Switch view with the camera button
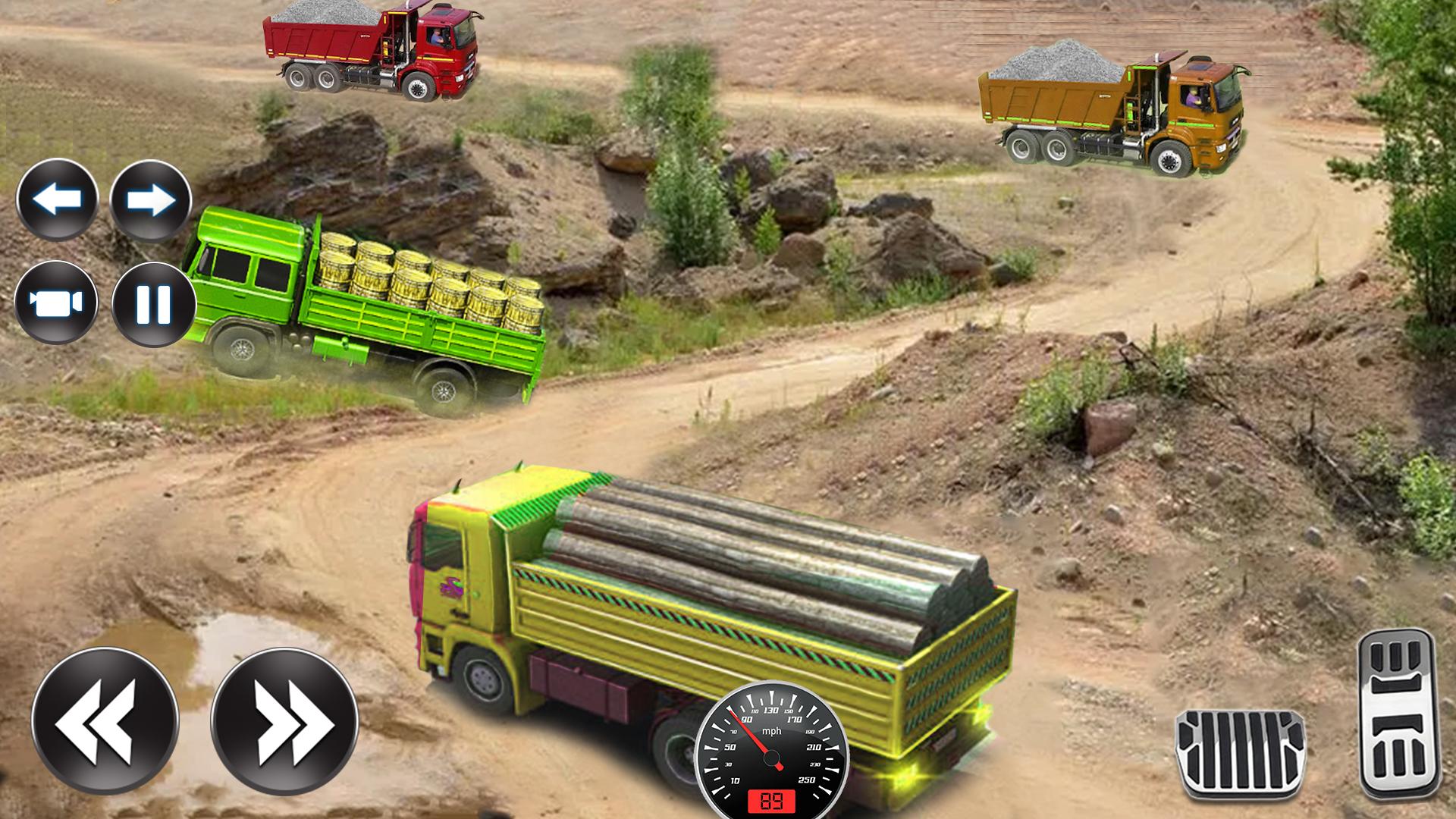 (56, 303)
